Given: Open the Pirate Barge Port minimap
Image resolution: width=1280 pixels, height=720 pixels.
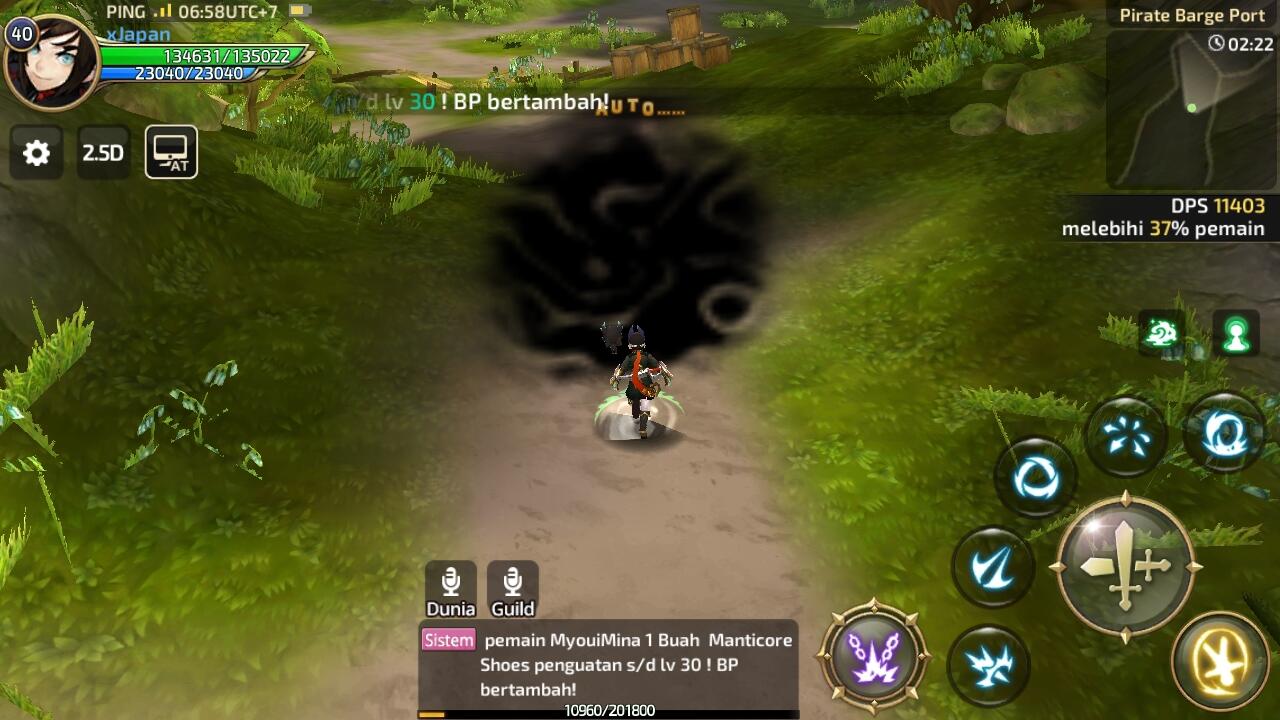Looking at the screenshot, I should [1191, 107].
